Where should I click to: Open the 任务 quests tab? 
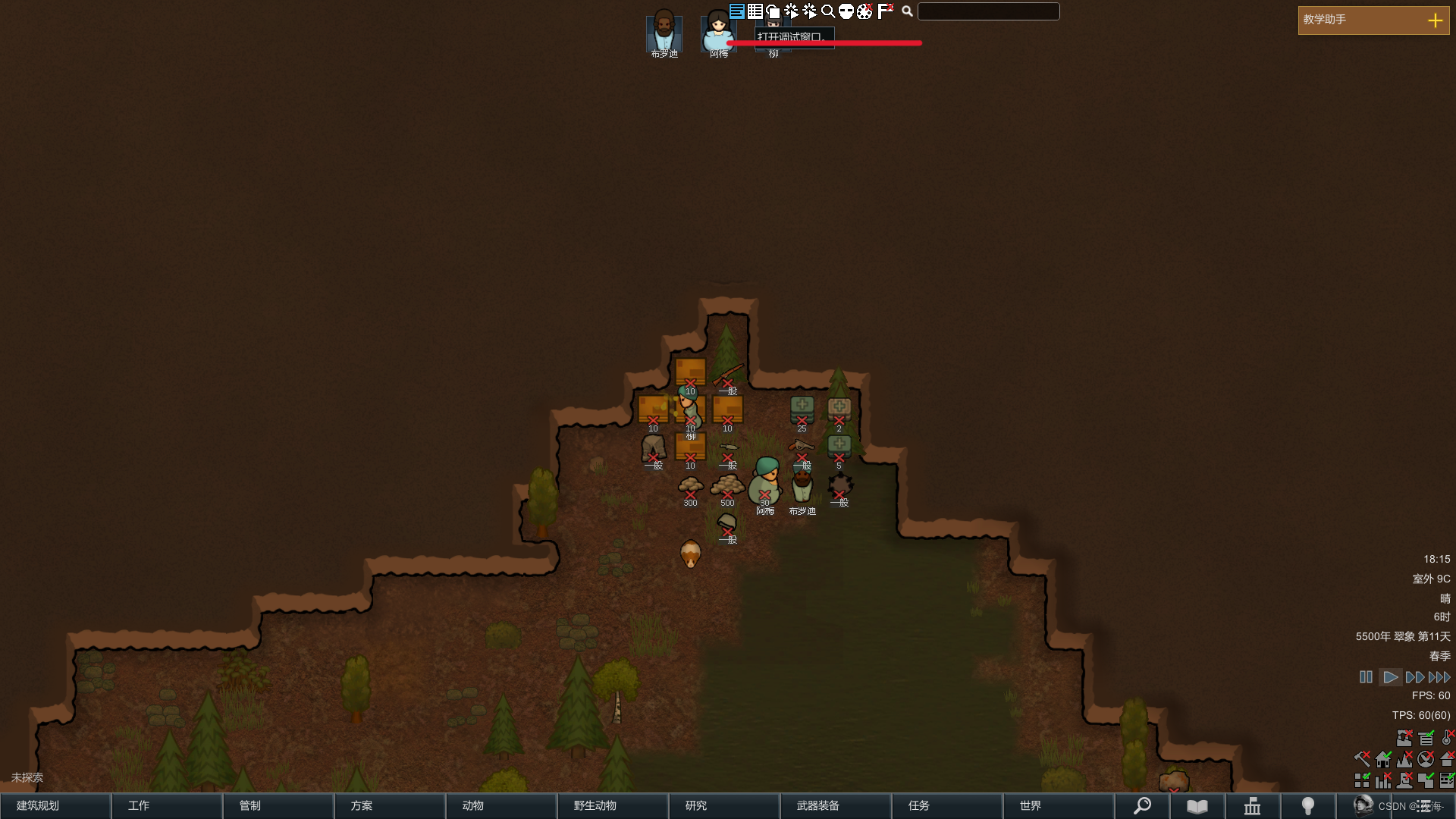pyautogui.click(x=947, y=805)
